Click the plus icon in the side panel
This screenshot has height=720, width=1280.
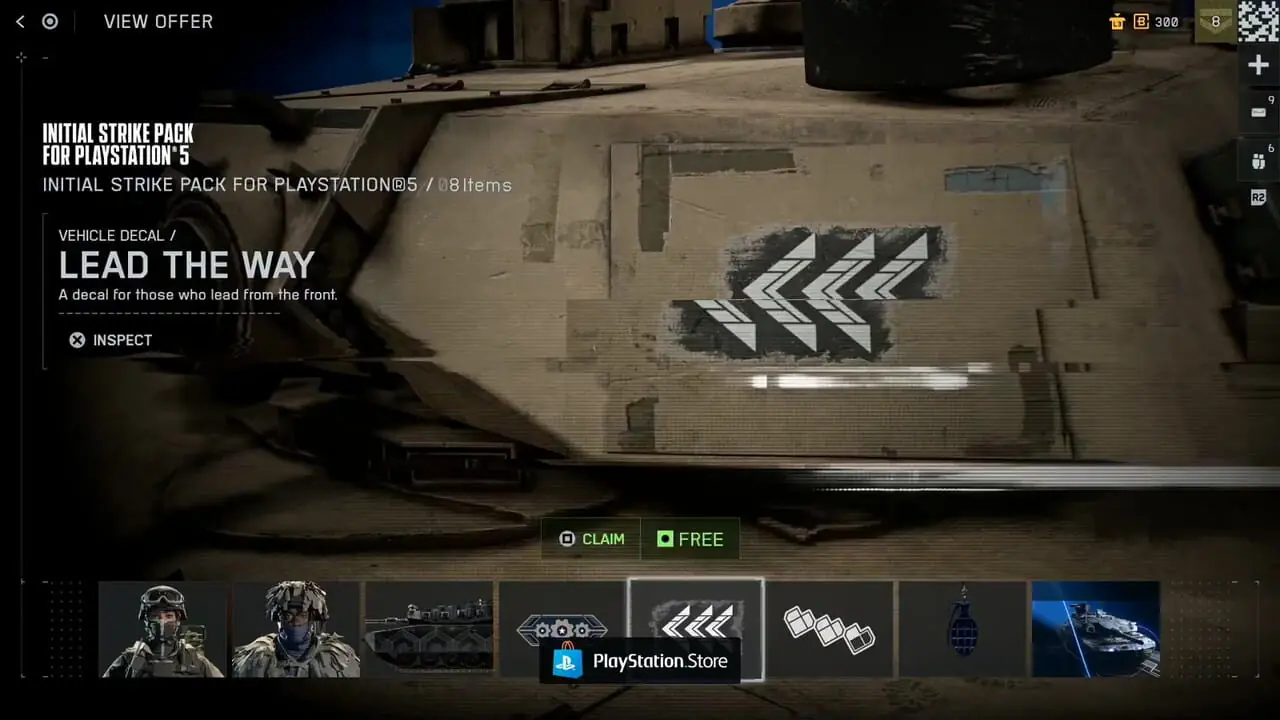(x=1258, y=65)
